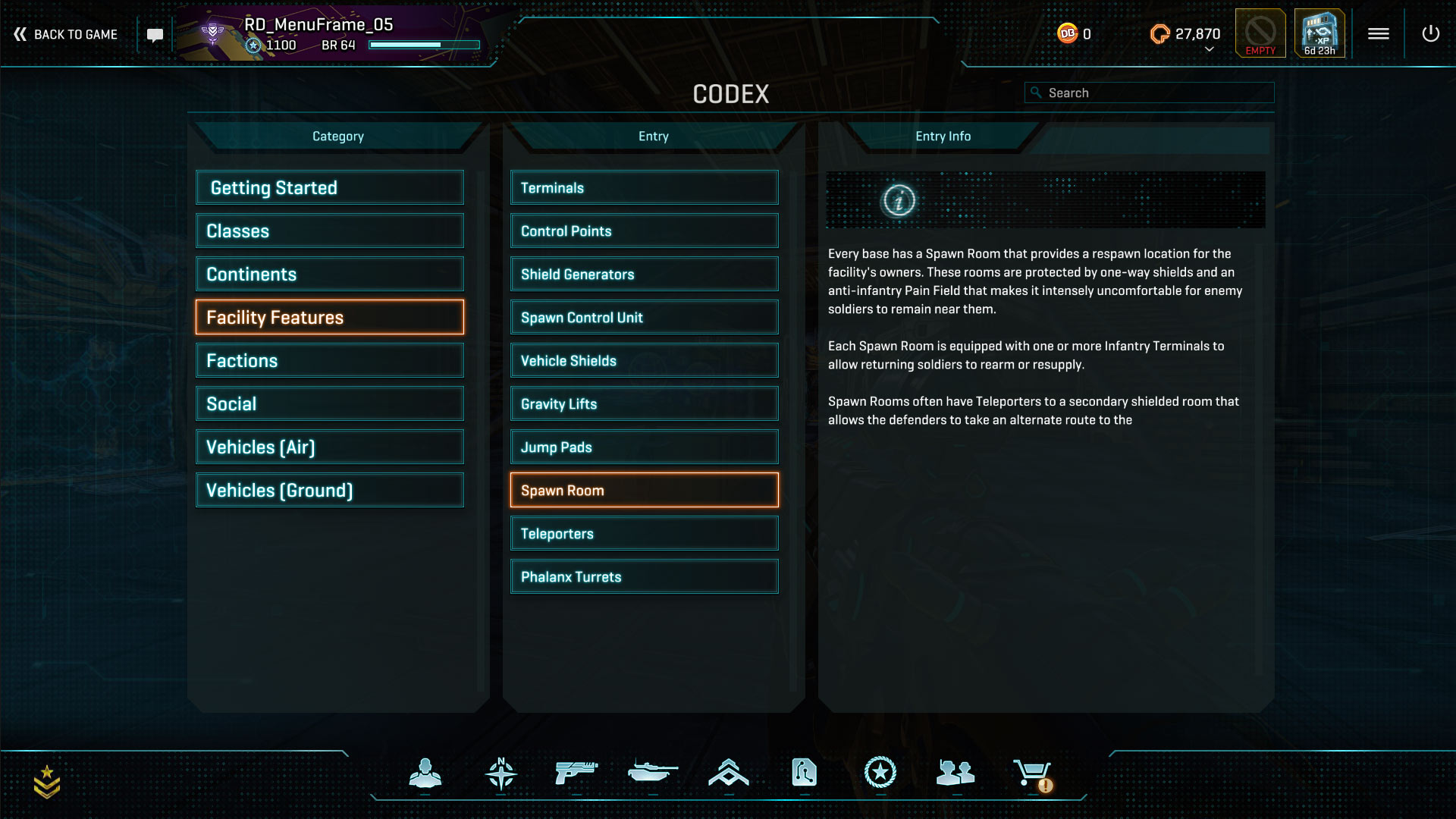Show the Terminals entry

tap(644, 187)
